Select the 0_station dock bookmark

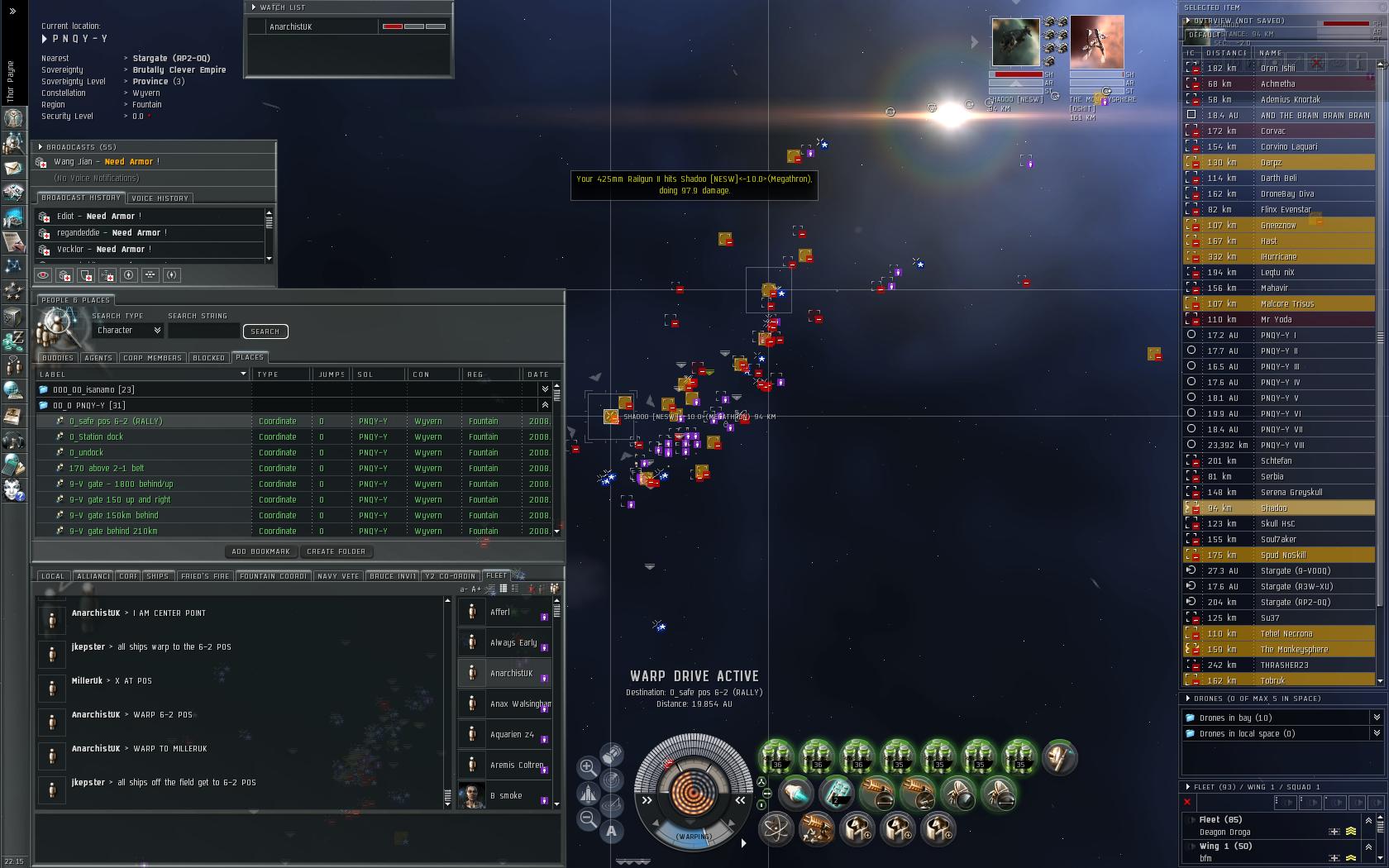pos(97,437)
